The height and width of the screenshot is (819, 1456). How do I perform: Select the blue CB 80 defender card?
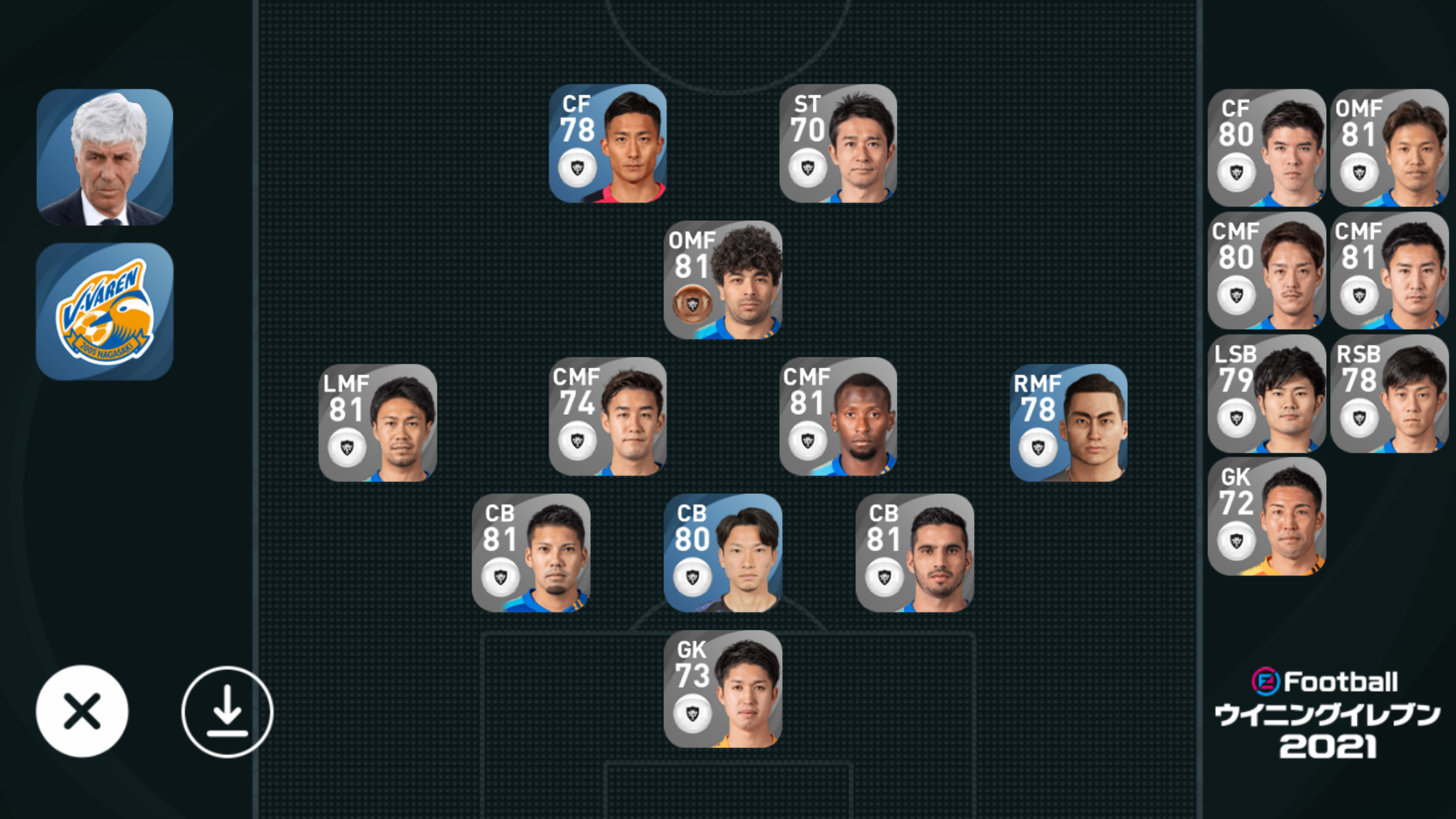tap(723, 553)
